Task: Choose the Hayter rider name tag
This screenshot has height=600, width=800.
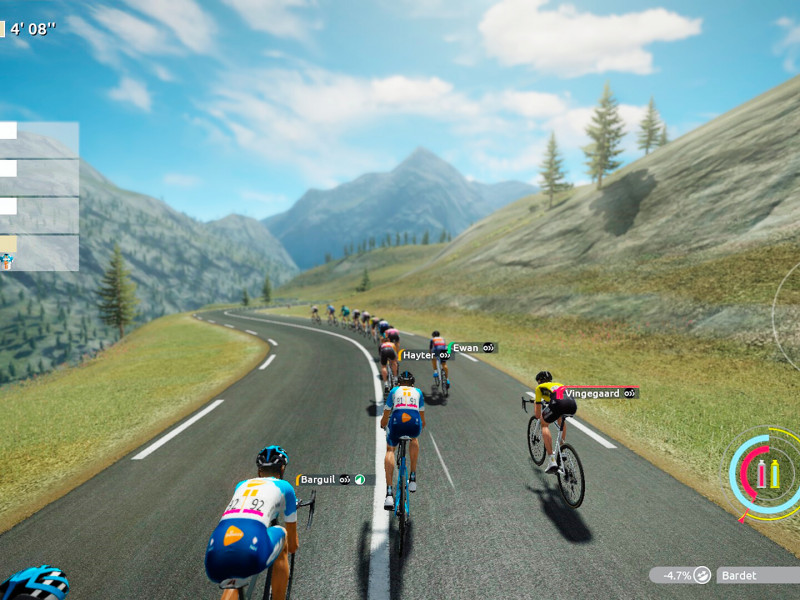Action: (x=425, y=355)
